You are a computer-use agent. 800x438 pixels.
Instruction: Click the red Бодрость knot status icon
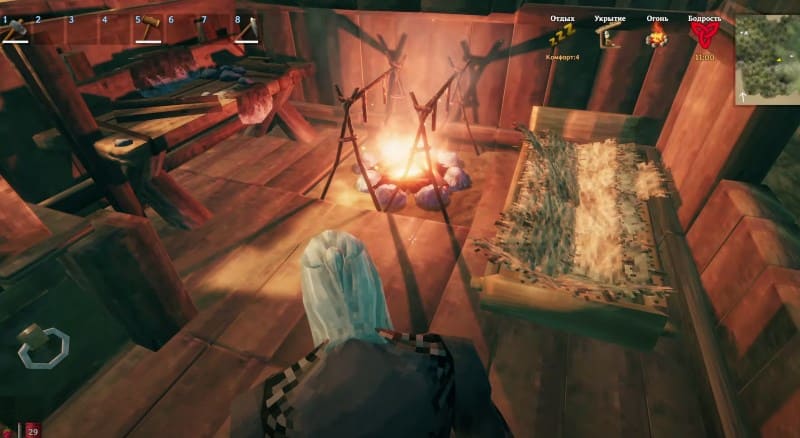704,37
